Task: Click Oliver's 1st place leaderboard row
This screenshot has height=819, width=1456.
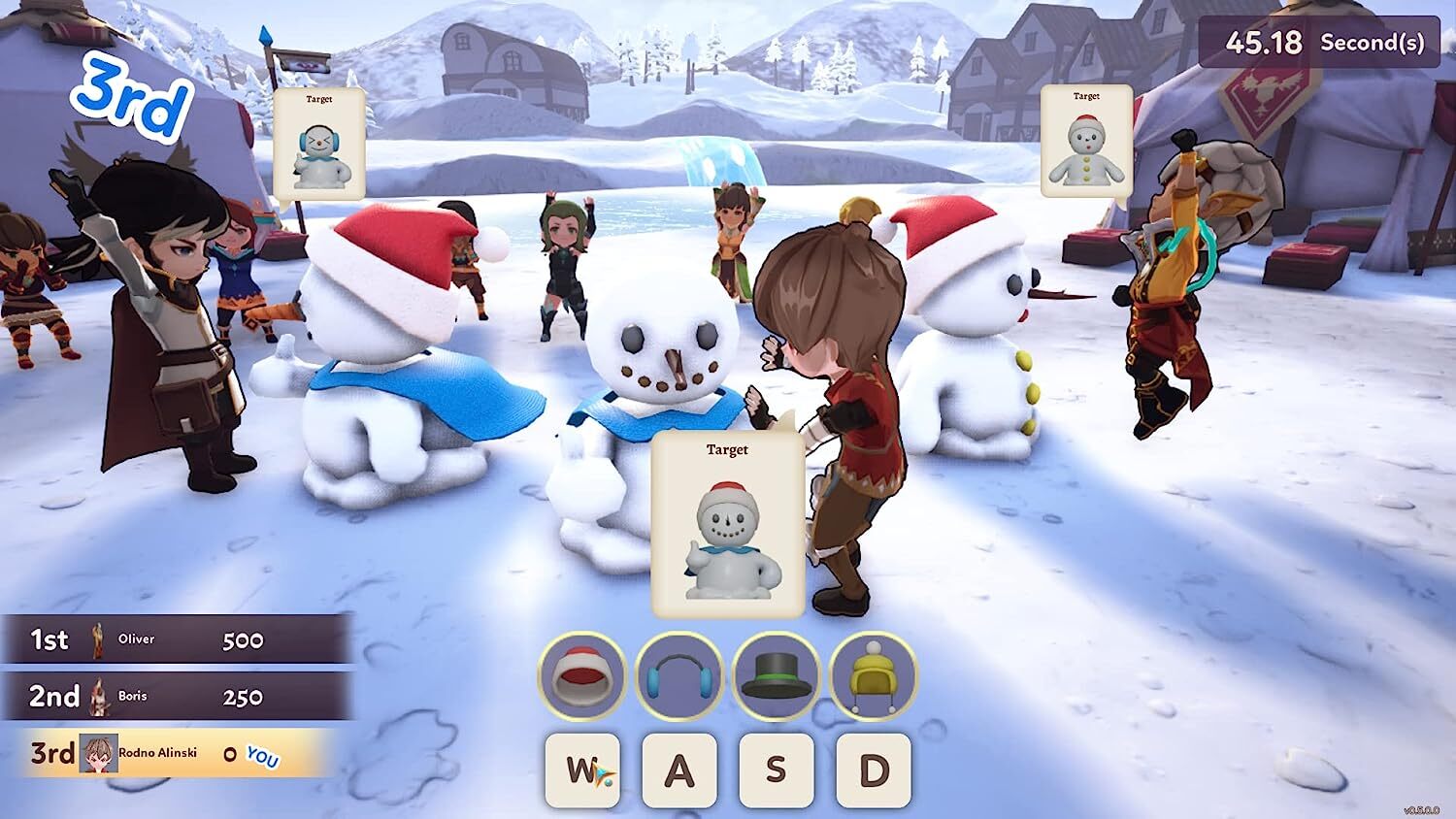Action: (175, 639)
